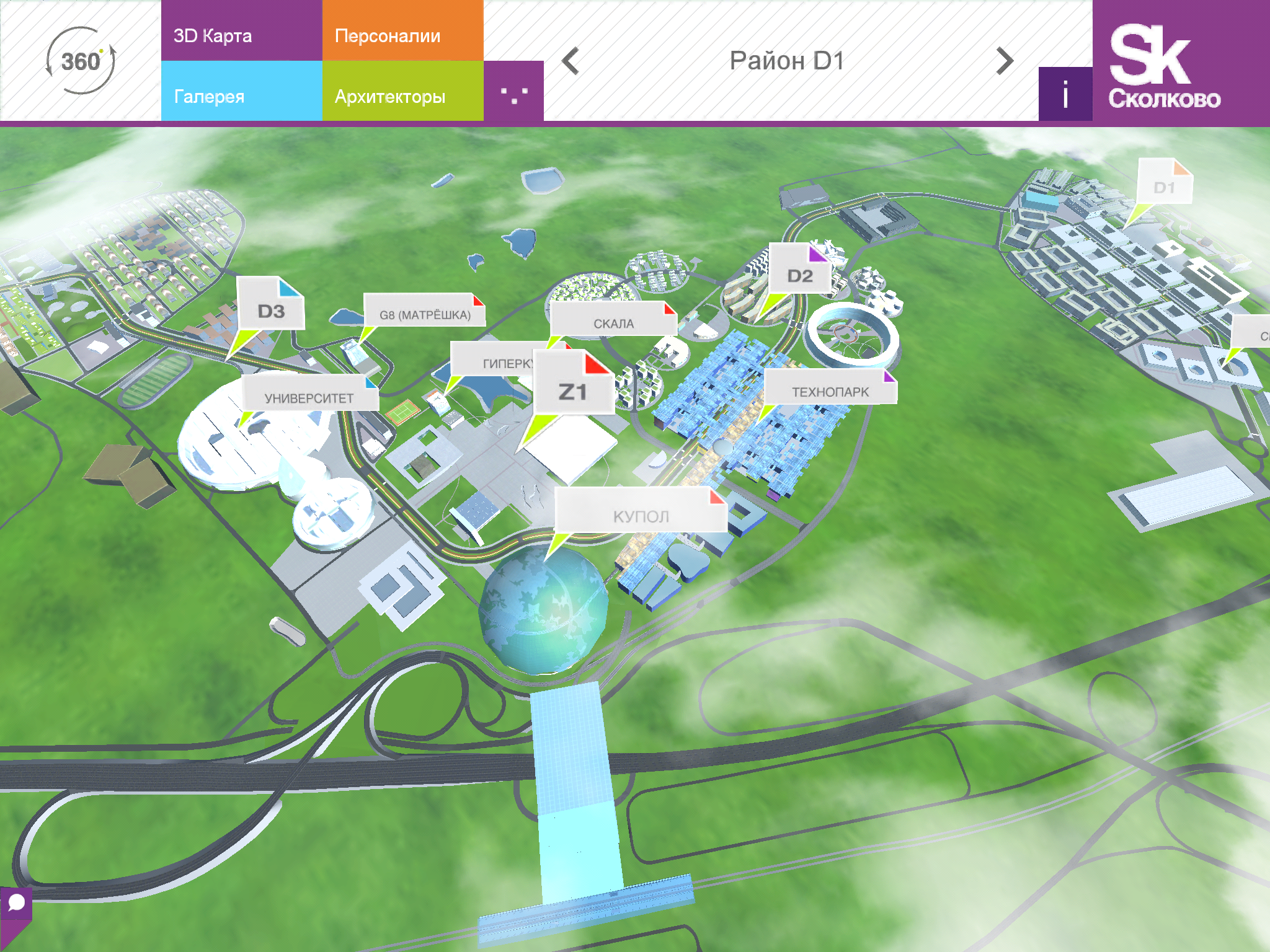This screenshot has height=952, width=1270.
Task: Choose the Z1 zone marker
Action: [573, 390]
